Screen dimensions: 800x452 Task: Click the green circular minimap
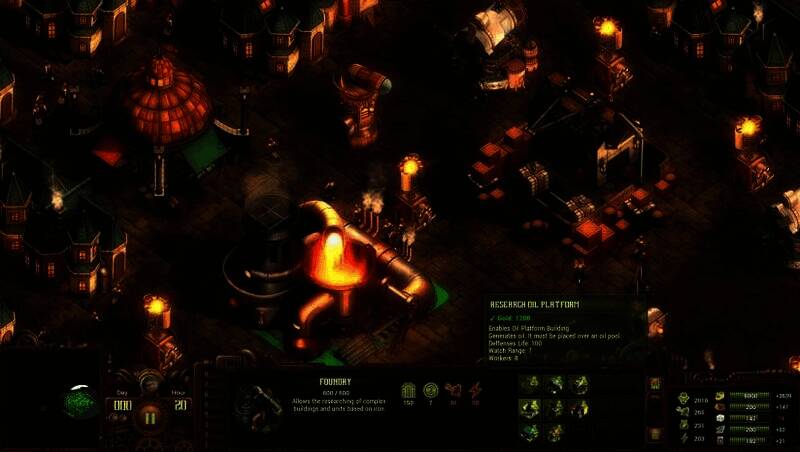[80, 403]
